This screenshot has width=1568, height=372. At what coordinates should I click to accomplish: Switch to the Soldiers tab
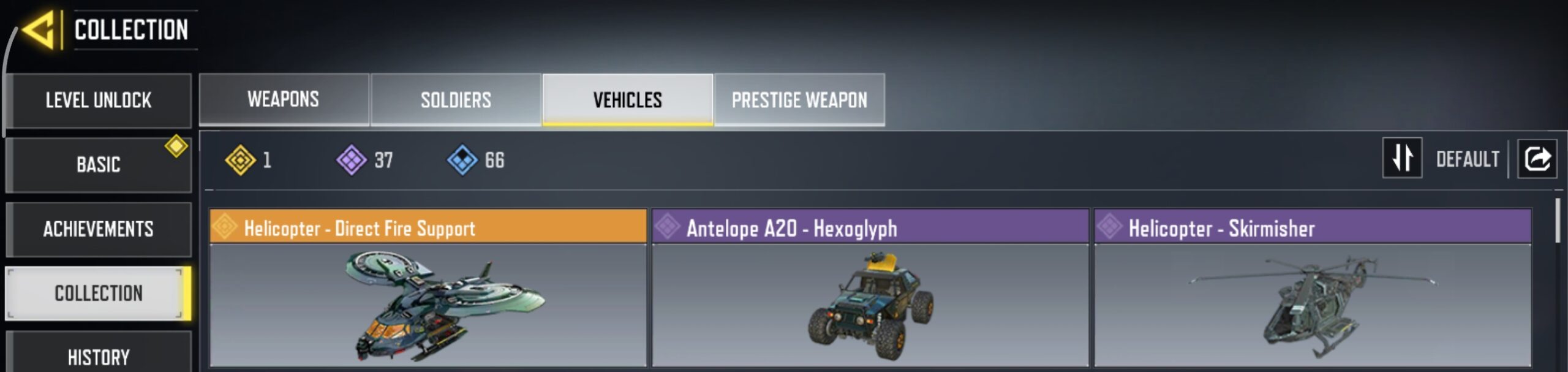[456, 99]
